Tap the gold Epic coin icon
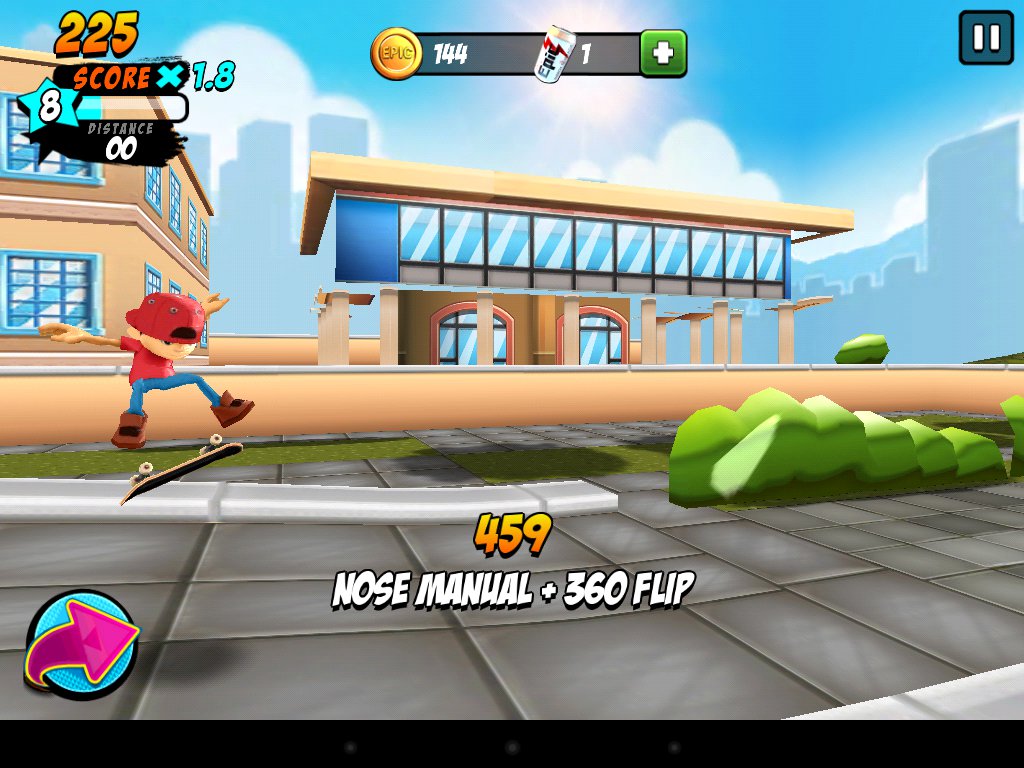 pos(394,53)
